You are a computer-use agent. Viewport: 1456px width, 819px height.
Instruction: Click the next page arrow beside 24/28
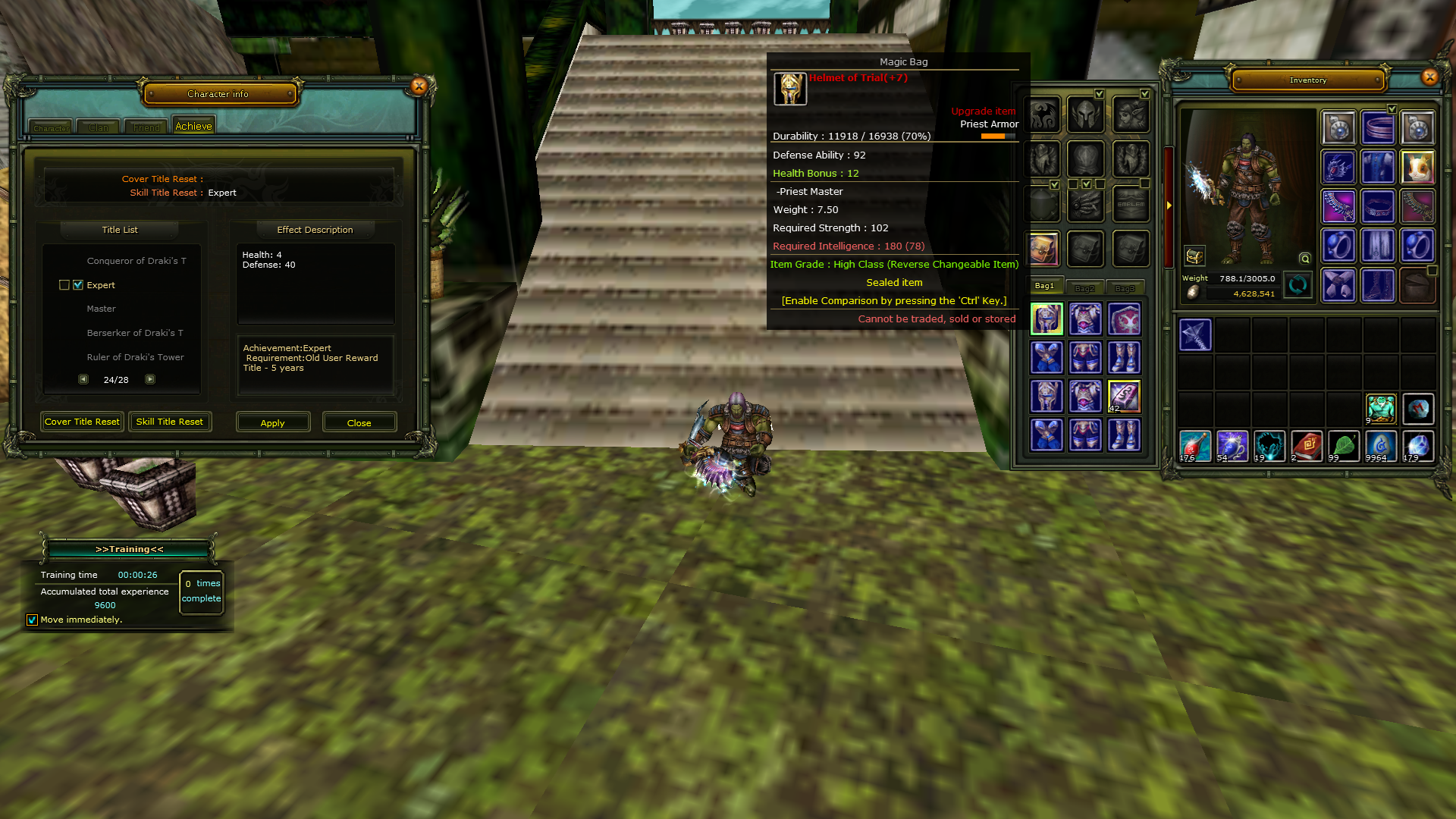pos(150,379)
